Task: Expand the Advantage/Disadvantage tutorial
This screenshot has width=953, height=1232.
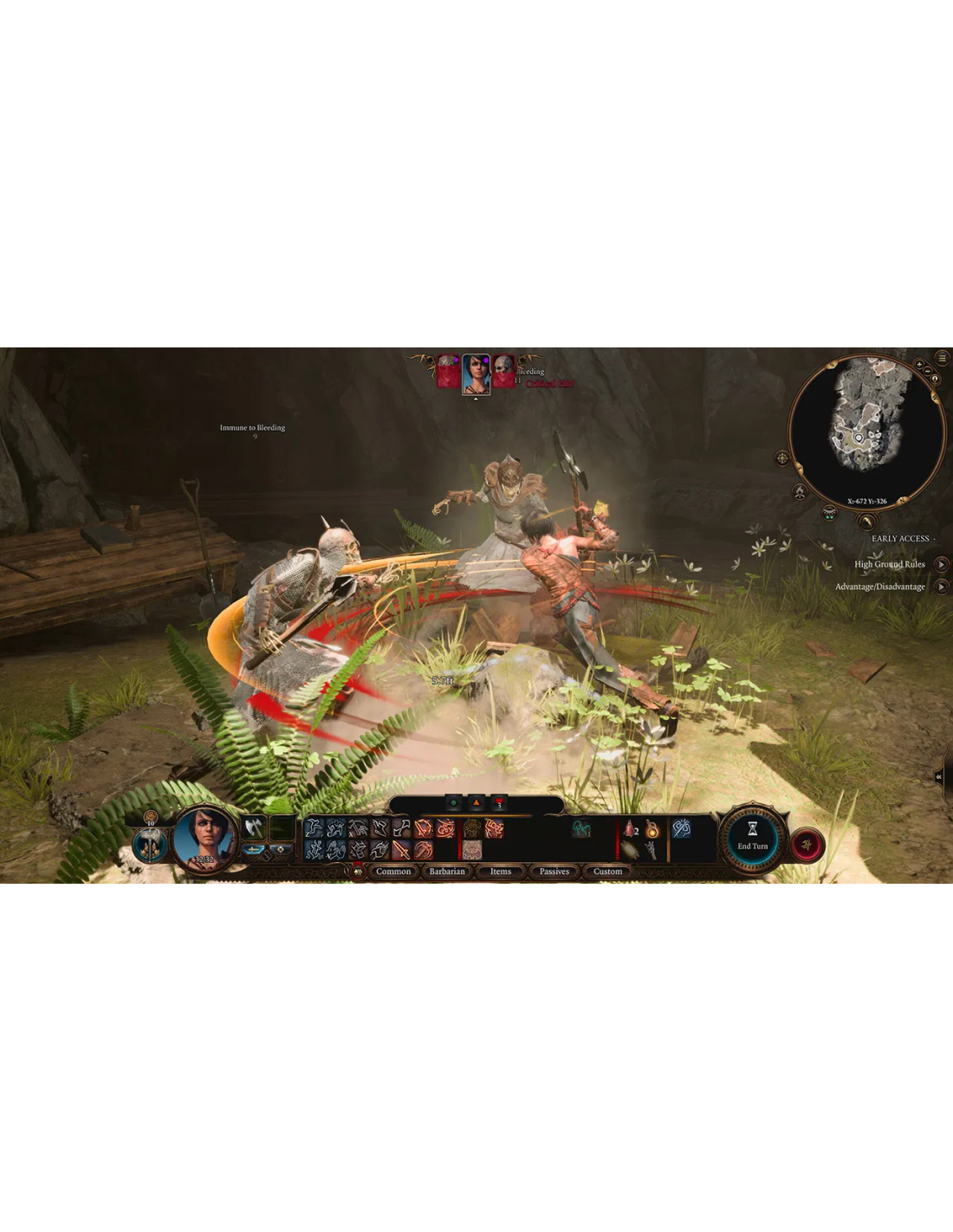Action: click(941, 587)
